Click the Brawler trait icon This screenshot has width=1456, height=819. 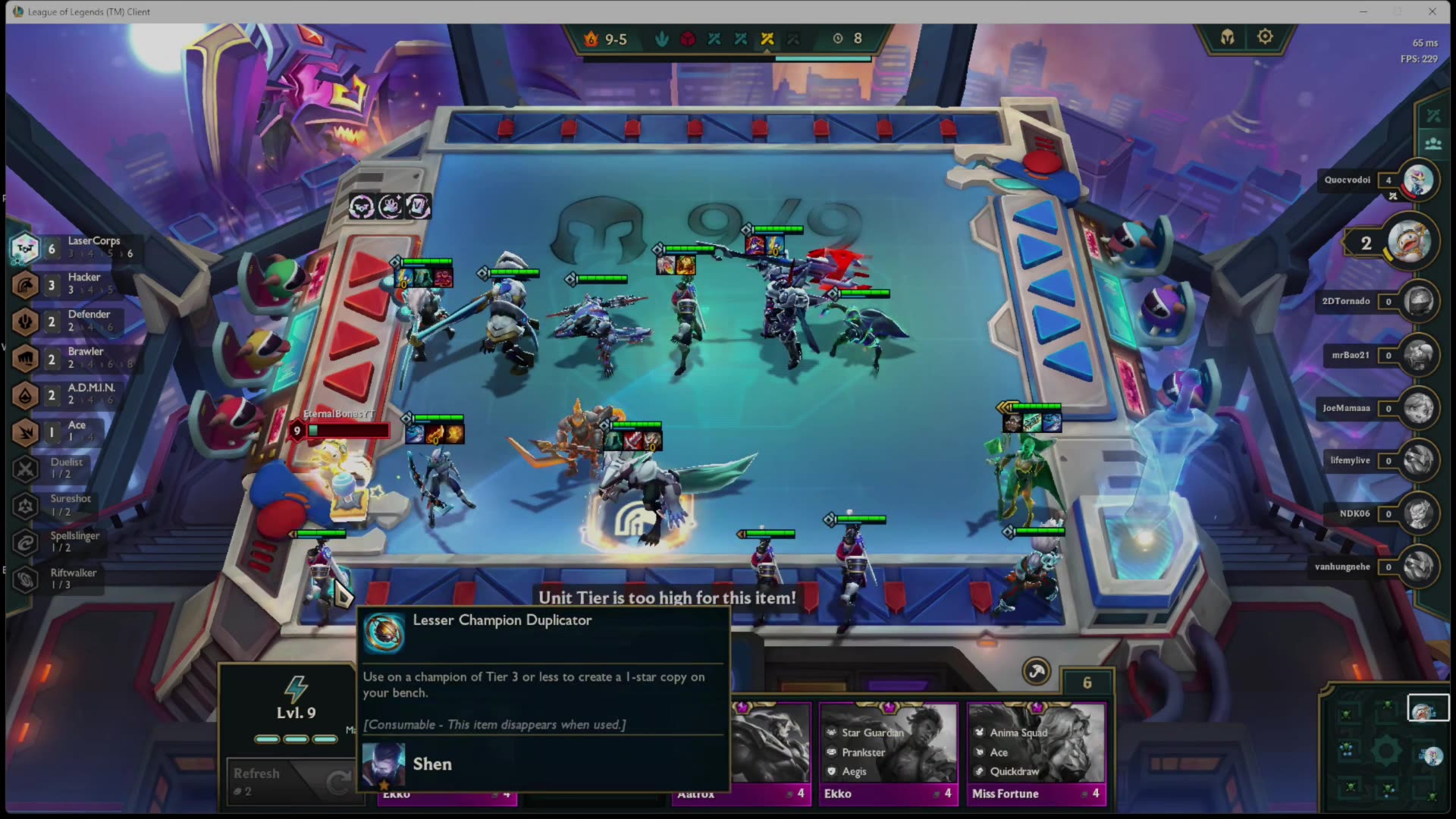tap(25, 358)
